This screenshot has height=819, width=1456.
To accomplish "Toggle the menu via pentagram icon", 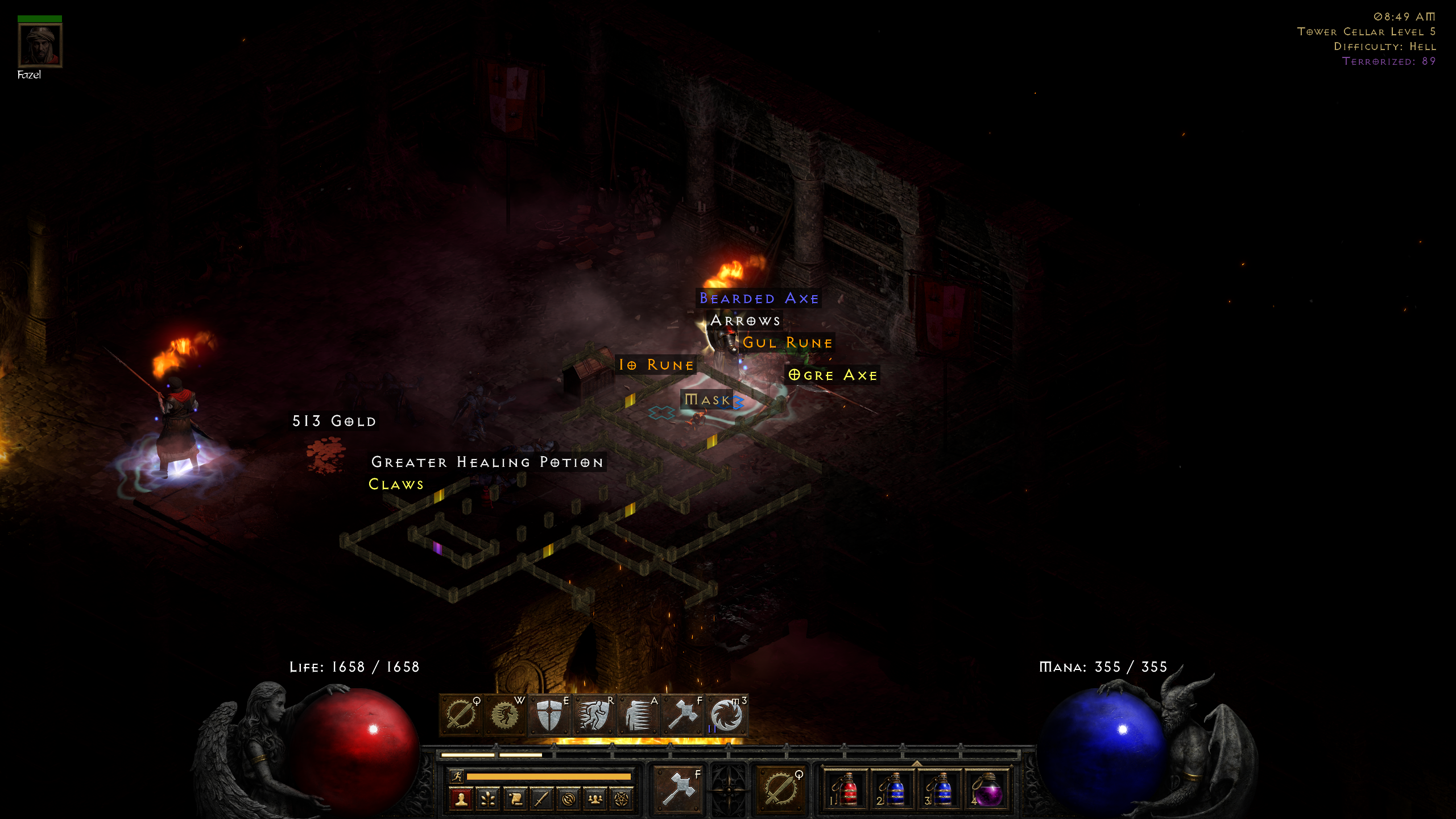I will point(623,798).
